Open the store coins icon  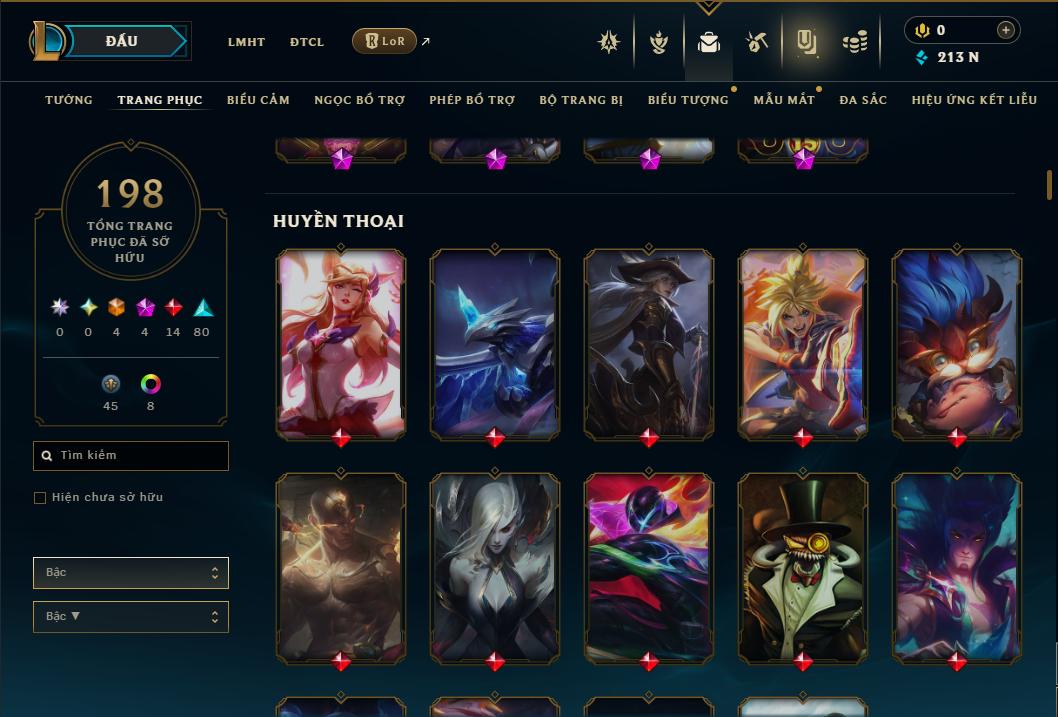(x=854, y=42)
